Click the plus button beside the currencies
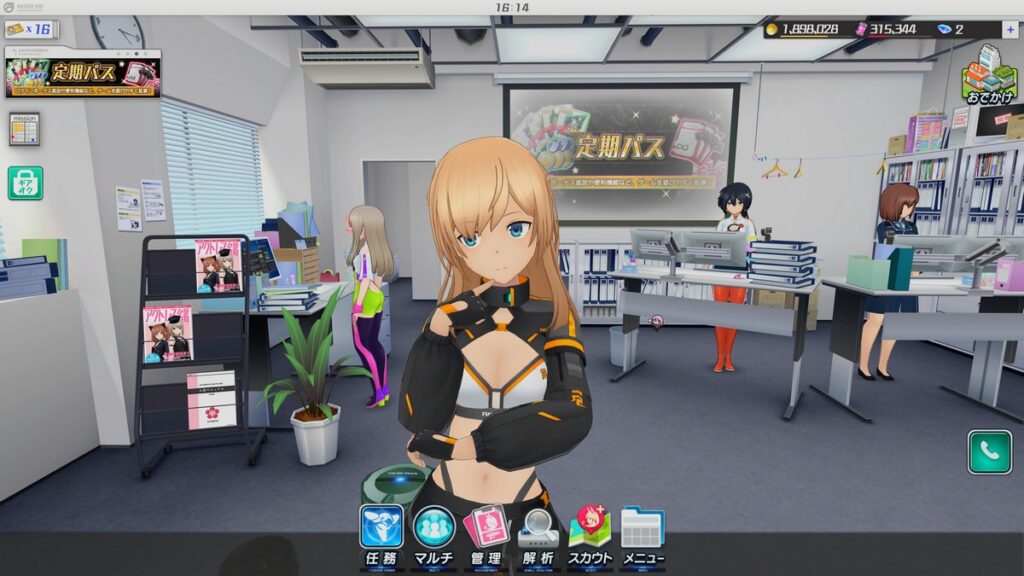The height and width of the screenshot is (576, 1024). [x=1008, y=30]
